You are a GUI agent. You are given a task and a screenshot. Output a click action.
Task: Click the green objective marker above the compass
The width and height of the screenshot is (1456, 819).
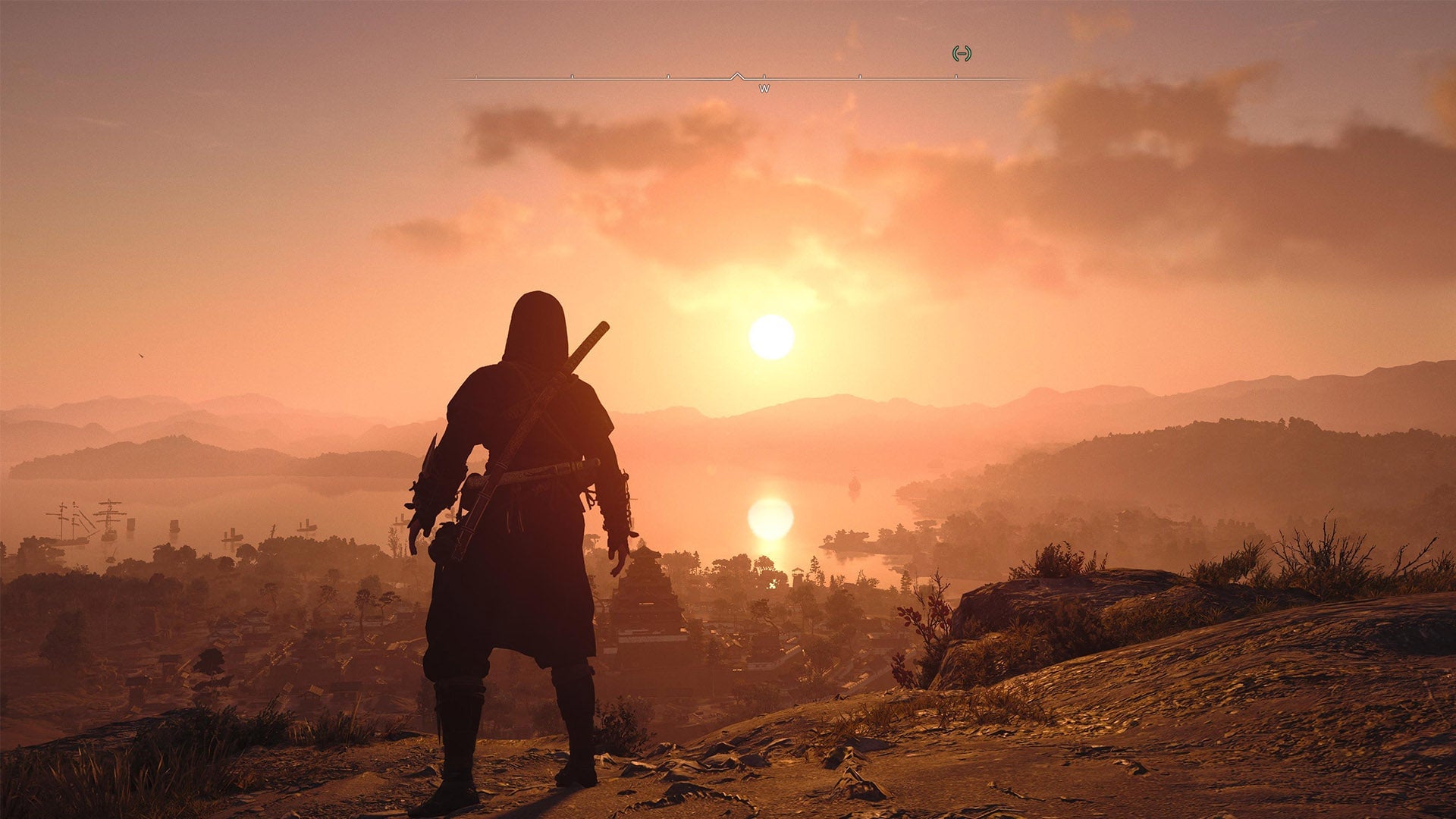tap(962, 53)
